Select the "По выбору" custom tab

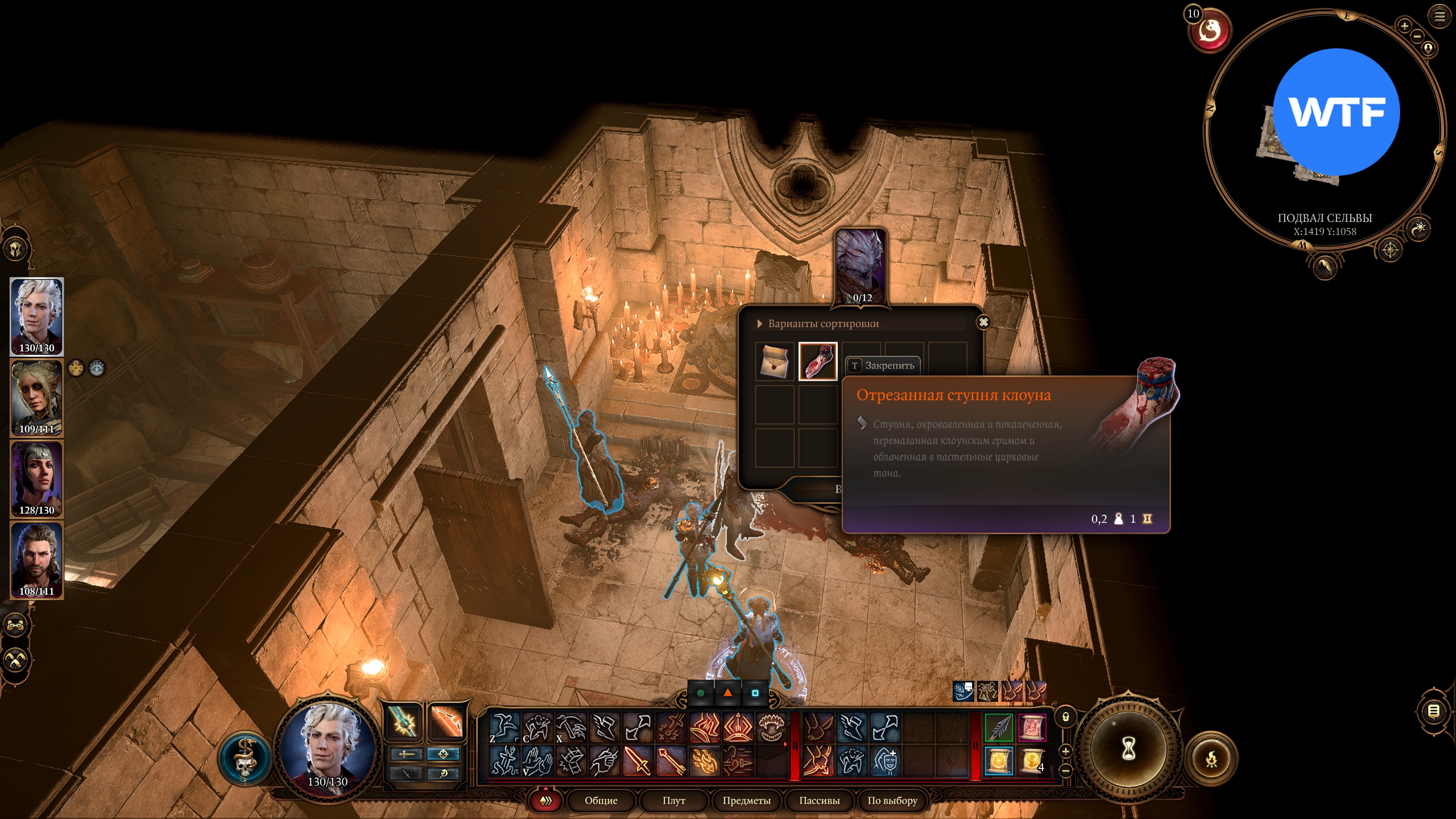pyautogui.click(x=892, y=801)
